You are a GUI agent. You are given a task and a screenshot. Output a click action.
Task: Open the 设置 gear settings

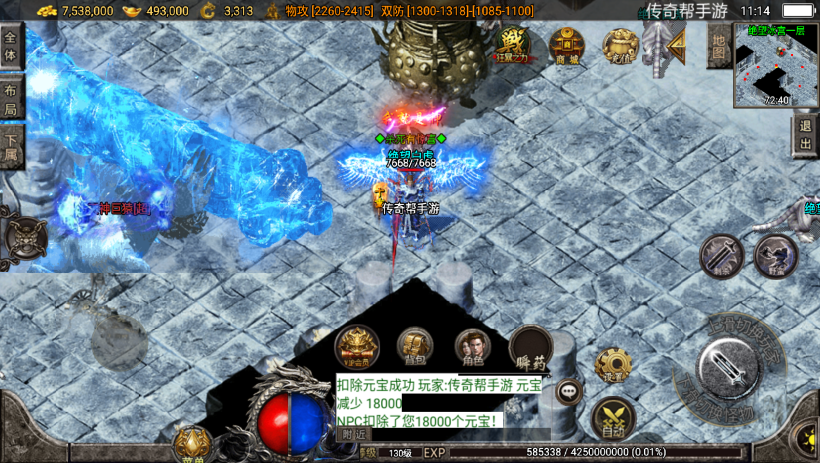[612, 367]
